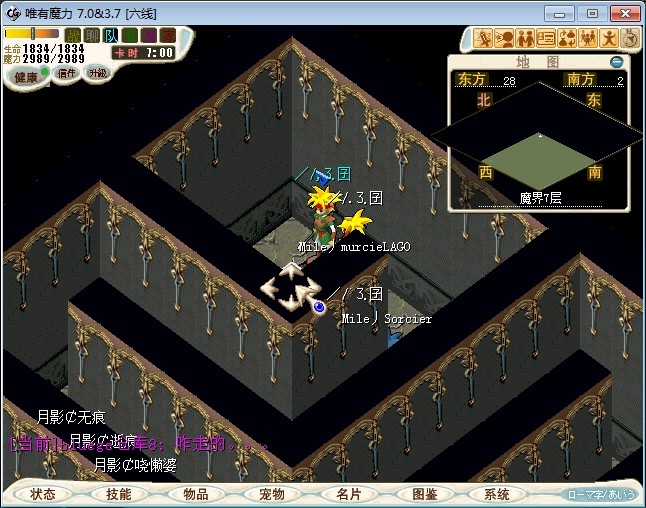Image resolution: width=646 pixels, height=508 pixels.
Task: Open the 物品 items menu
Action: pyautogui.click(x=195, y=494)
